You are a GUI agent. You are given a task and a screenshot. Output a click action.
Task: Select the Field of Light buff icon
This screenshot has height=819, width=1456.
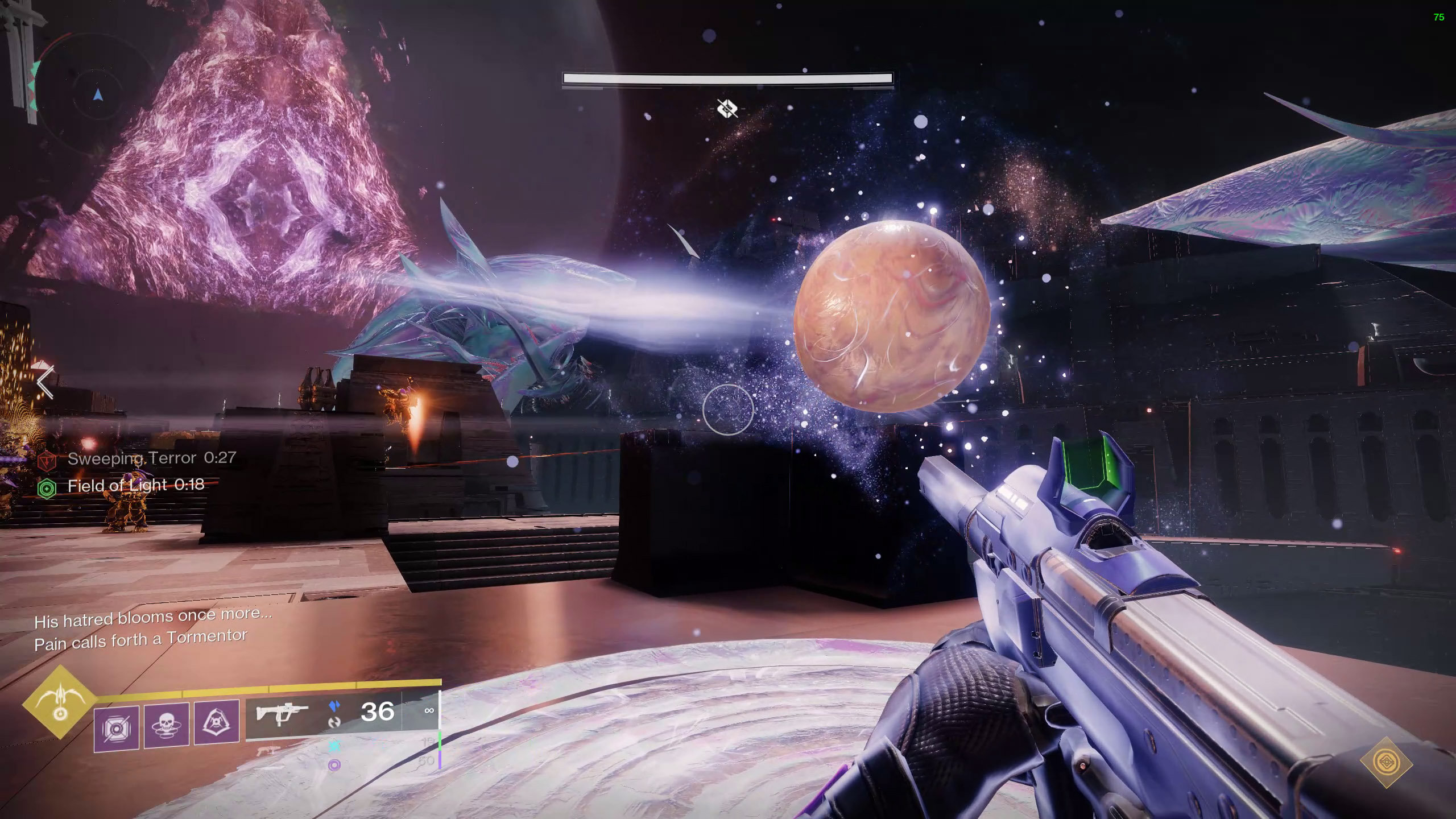click(x=47, y=488)
